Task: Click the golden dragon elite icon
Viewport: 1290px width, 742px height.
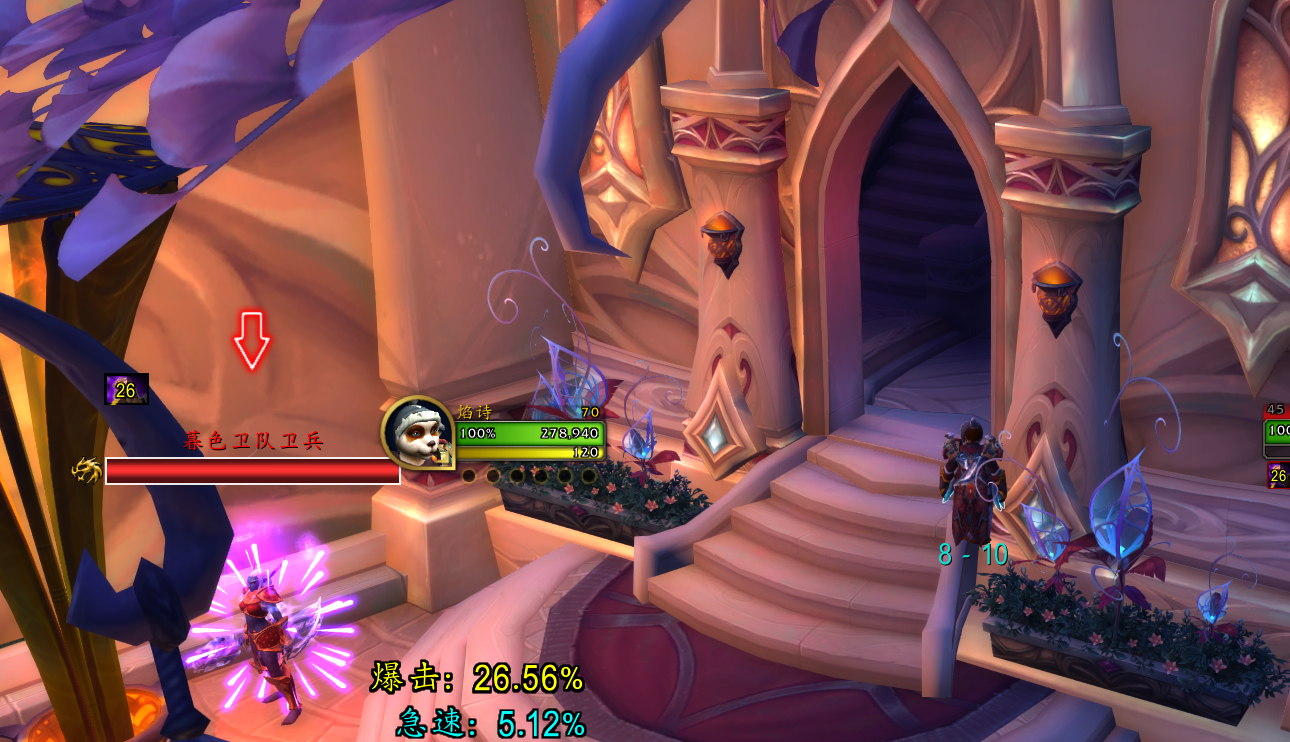Action: click(x=87, y=470)
